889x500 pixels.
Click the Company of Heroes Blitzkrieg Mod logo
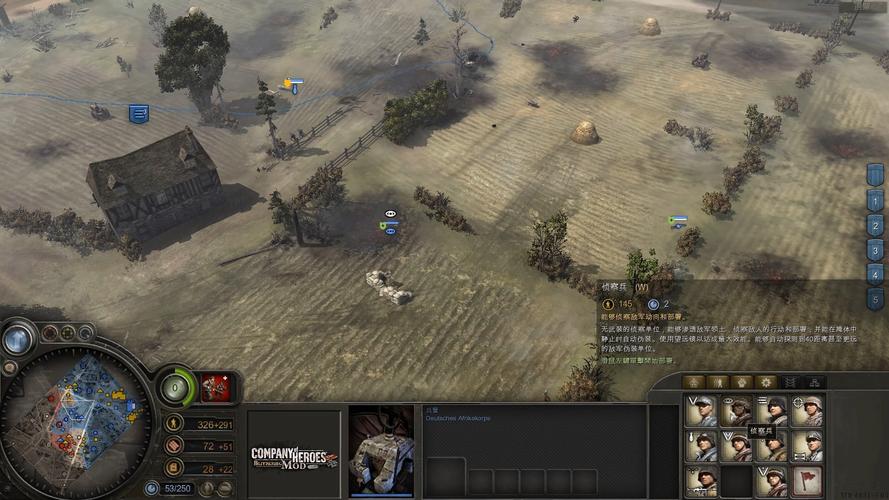293,459
